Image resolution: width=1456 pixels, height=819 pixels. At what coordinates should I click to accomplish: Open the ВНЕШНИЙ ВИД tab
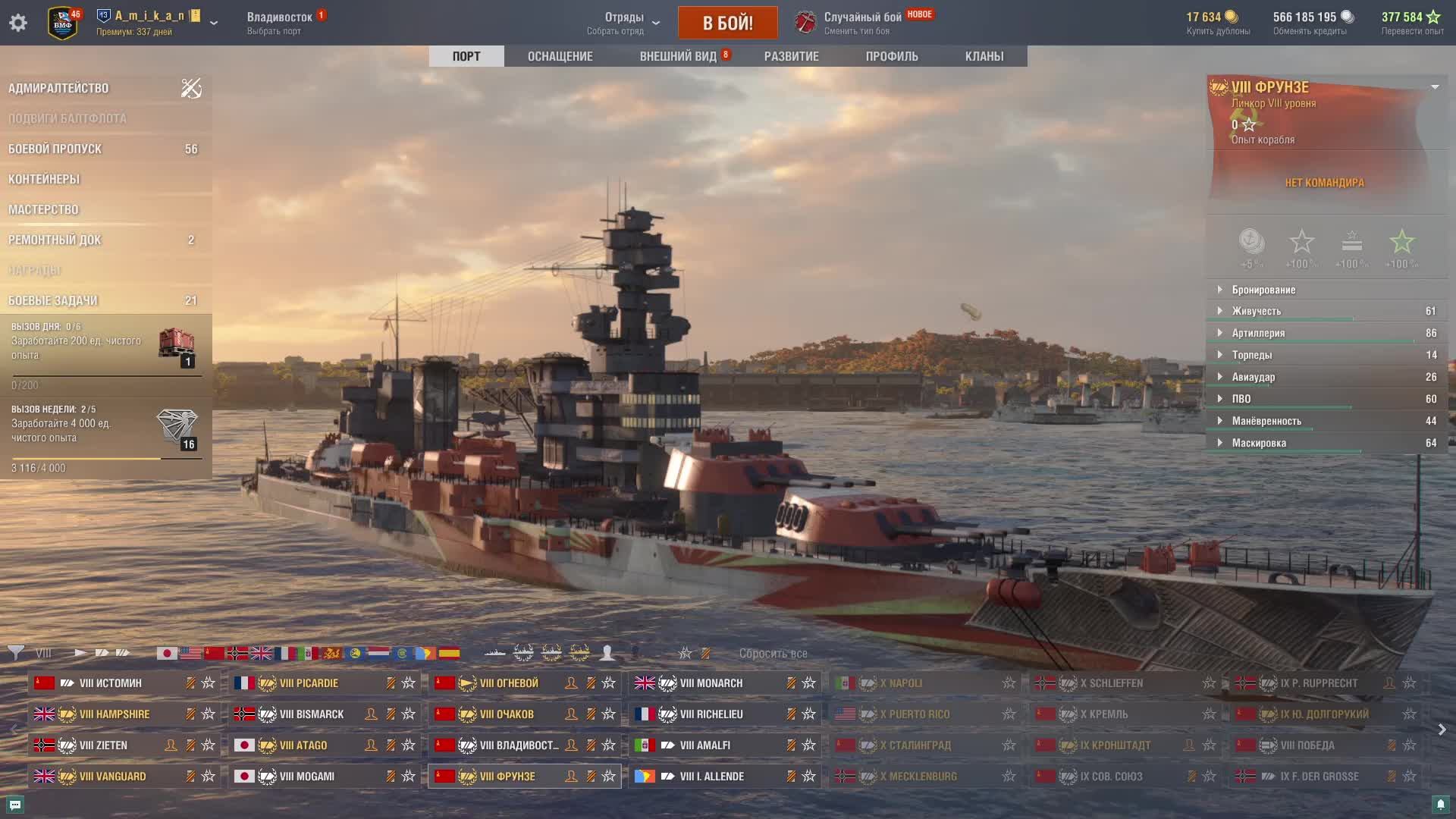point(678,56)
